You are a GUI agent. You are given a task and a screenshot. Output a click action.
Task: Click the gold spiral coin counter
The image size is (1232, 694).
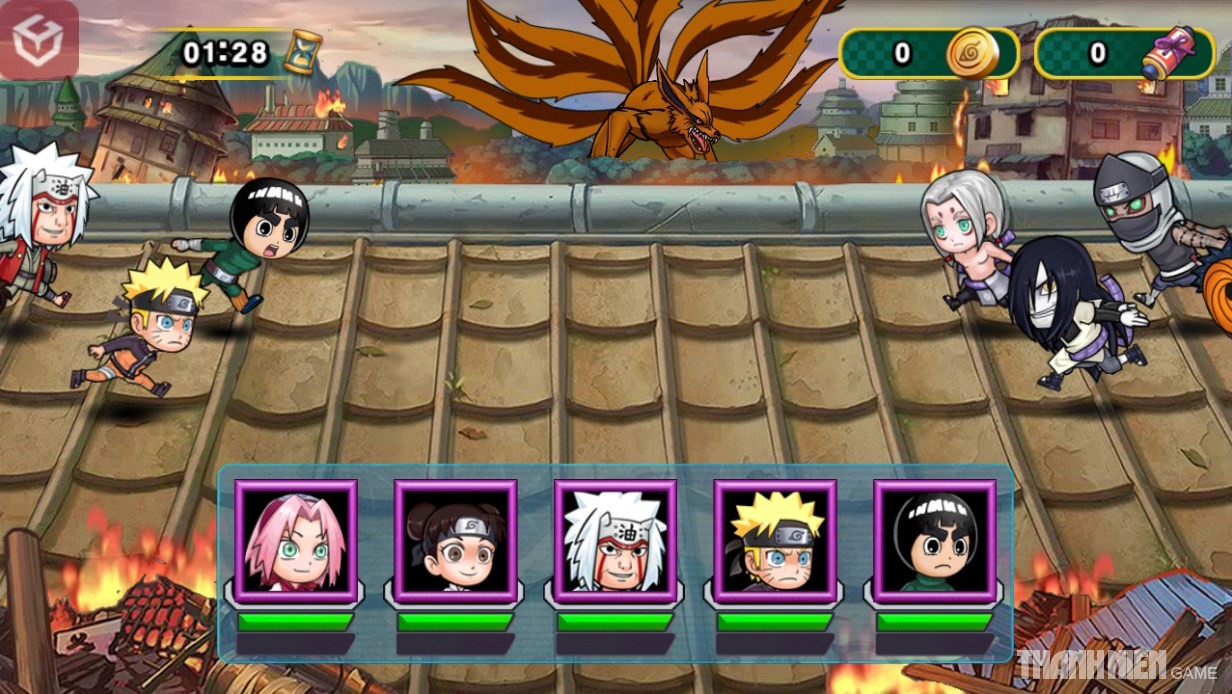(x=928, y=53)
